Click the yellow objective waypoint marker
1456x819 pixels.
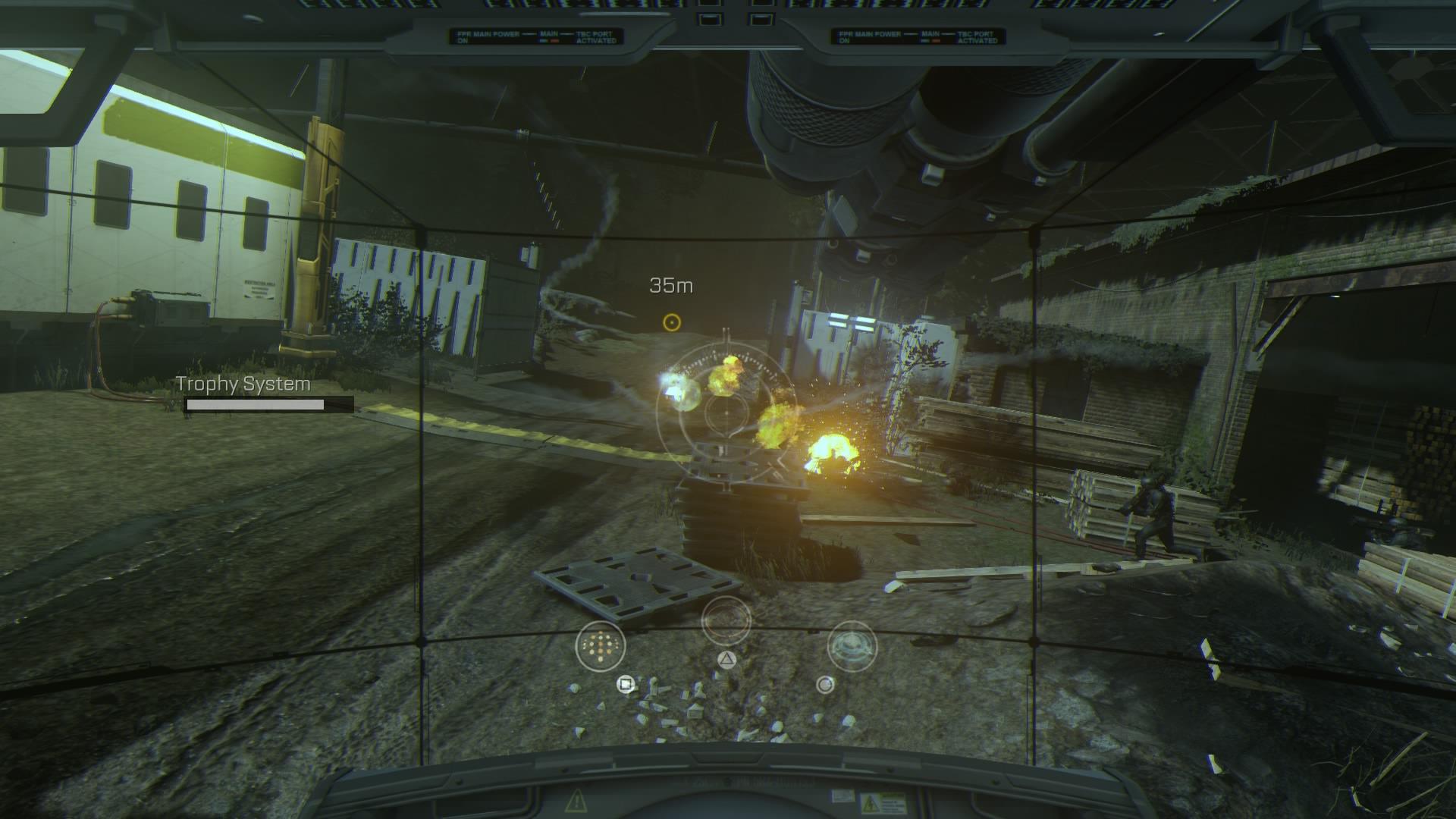click(671, 322)
